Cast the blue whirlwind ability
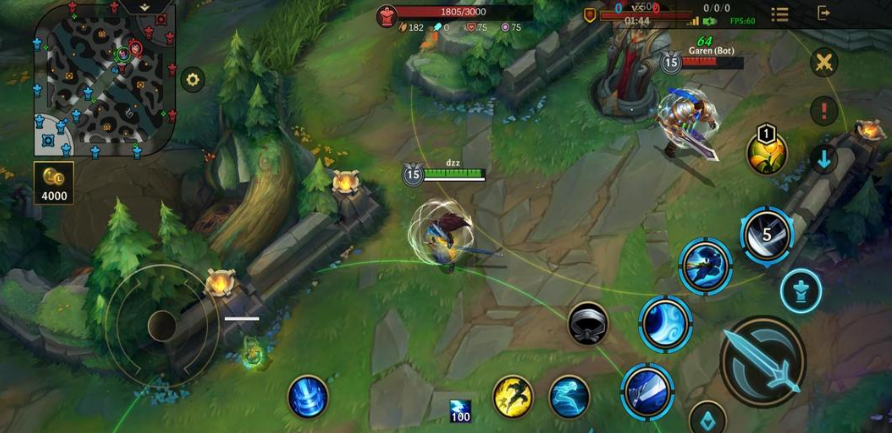Screen dimensions: 892x433 pyautogui.click(x=666, y=324)
